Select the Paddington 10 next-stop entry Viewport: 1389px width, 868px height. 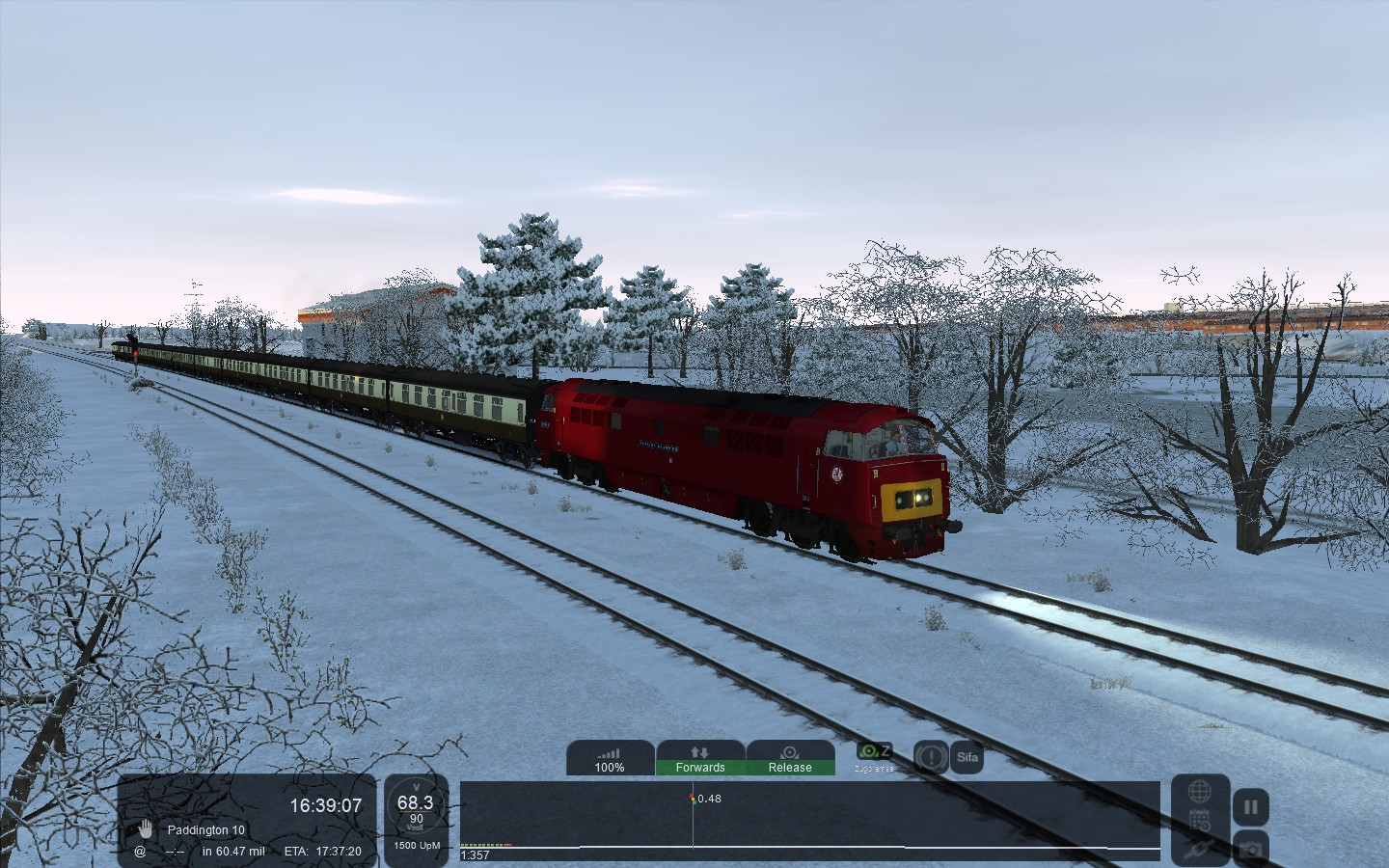pyautogui.click(x=205, y=829)
